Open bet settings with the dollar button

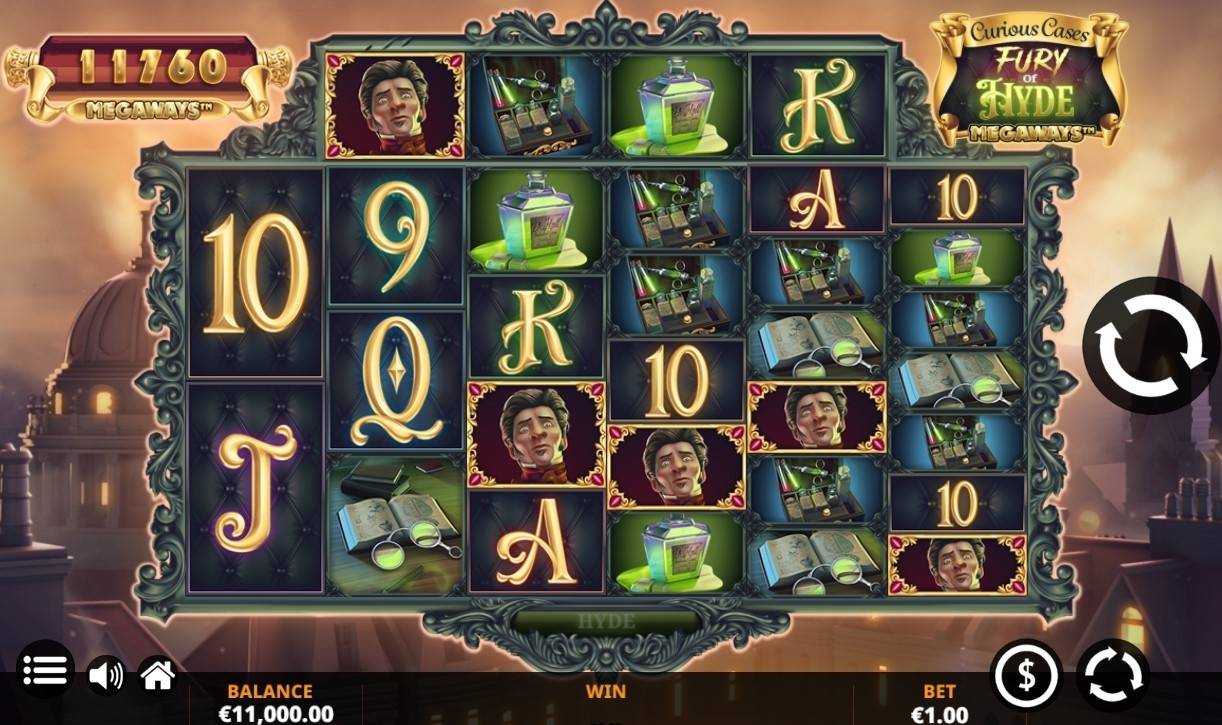pyautogui.click(x=1026, y=676)
